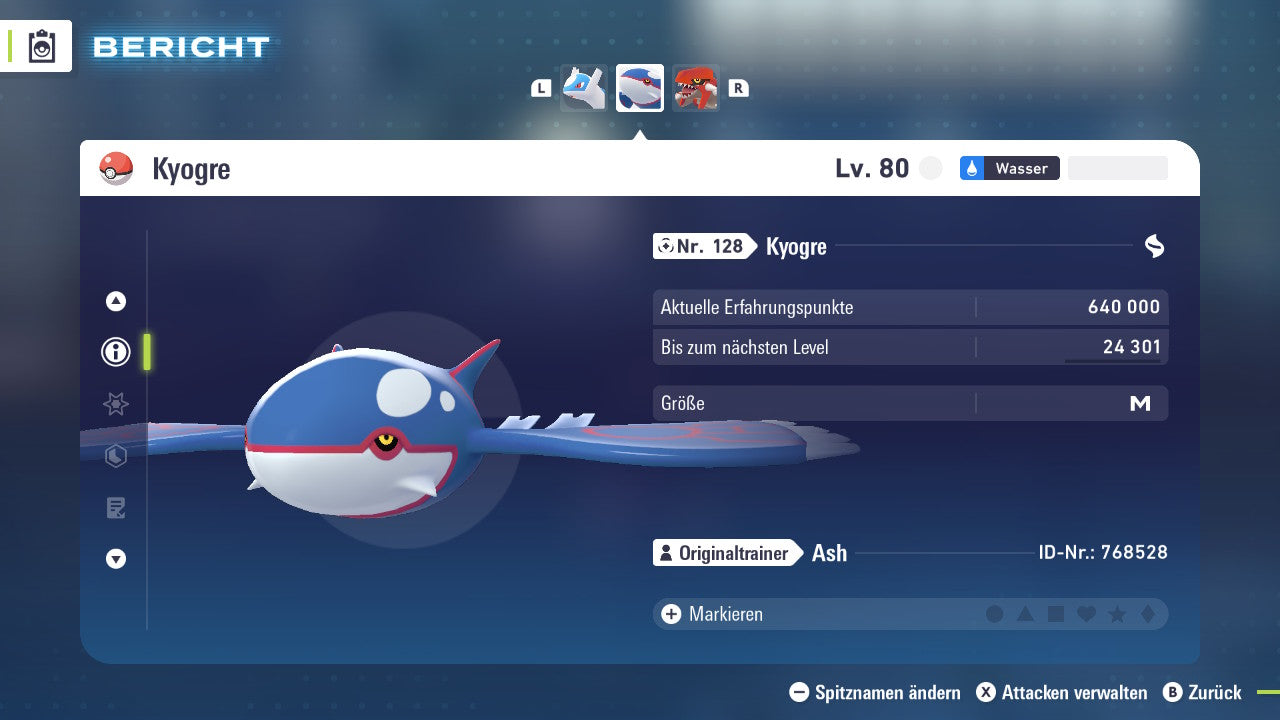Image resolution: width=1280 pixels, height=720 pixels.
Task: Open the memo section in the sidebar
Action: tap(115, 508)
